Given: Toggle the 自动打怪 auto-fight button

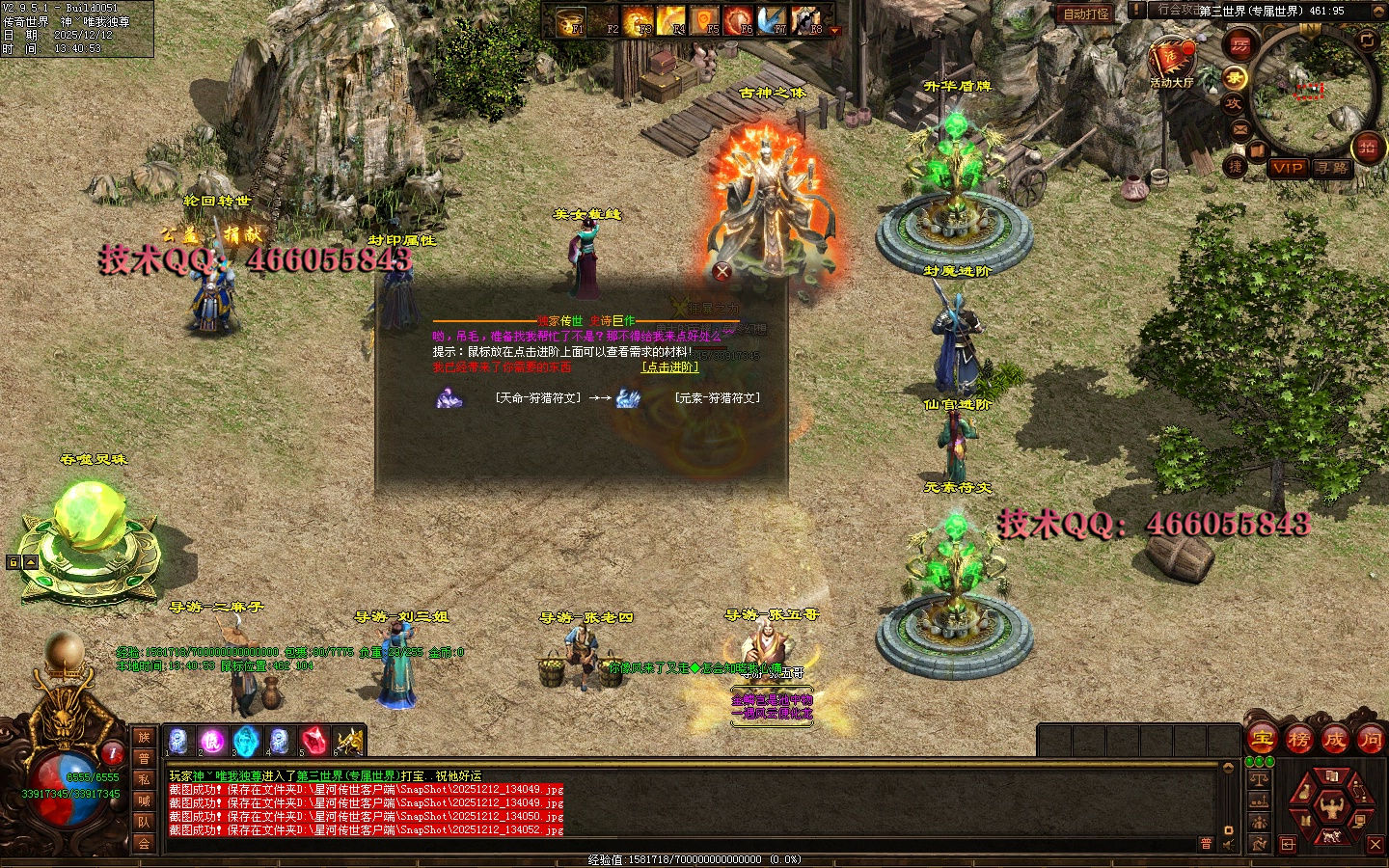Looking at the screenshot, I should [1086, 14].
